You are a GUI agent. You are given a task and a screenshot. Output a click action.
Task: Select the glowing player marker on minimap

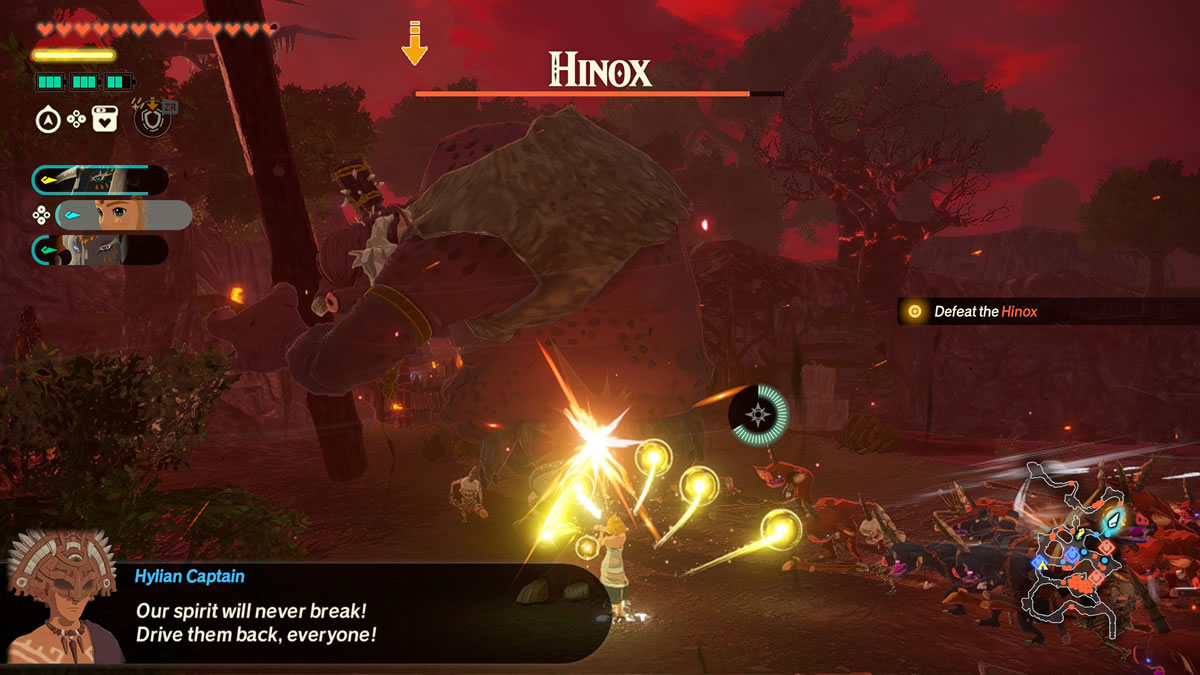point(1112,518)
